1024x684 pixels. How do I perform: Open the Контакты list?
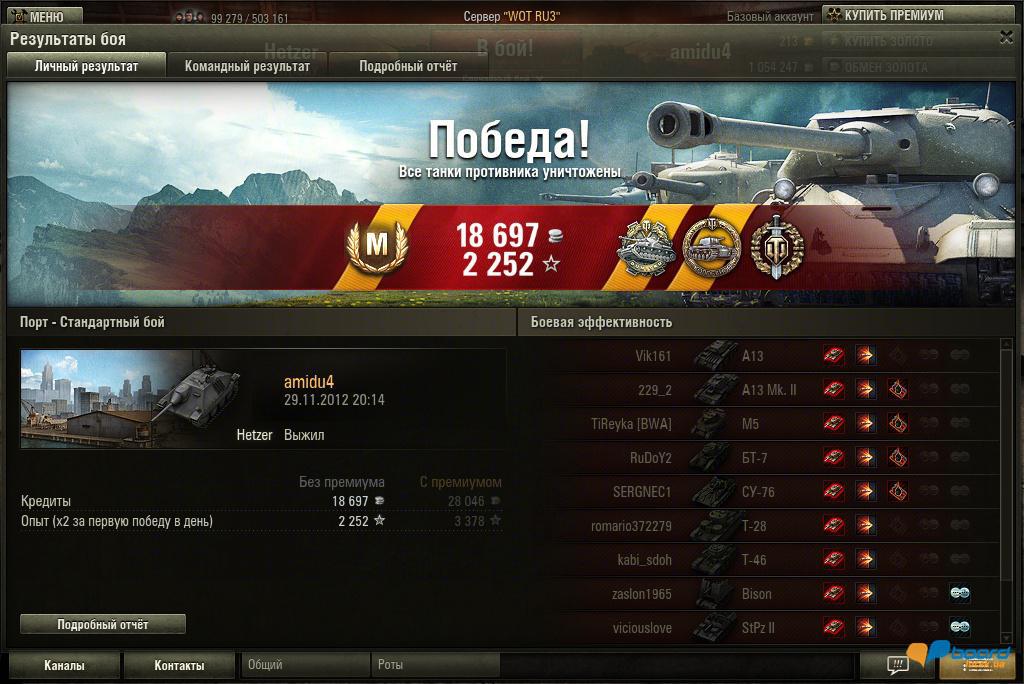coord(179,665)
